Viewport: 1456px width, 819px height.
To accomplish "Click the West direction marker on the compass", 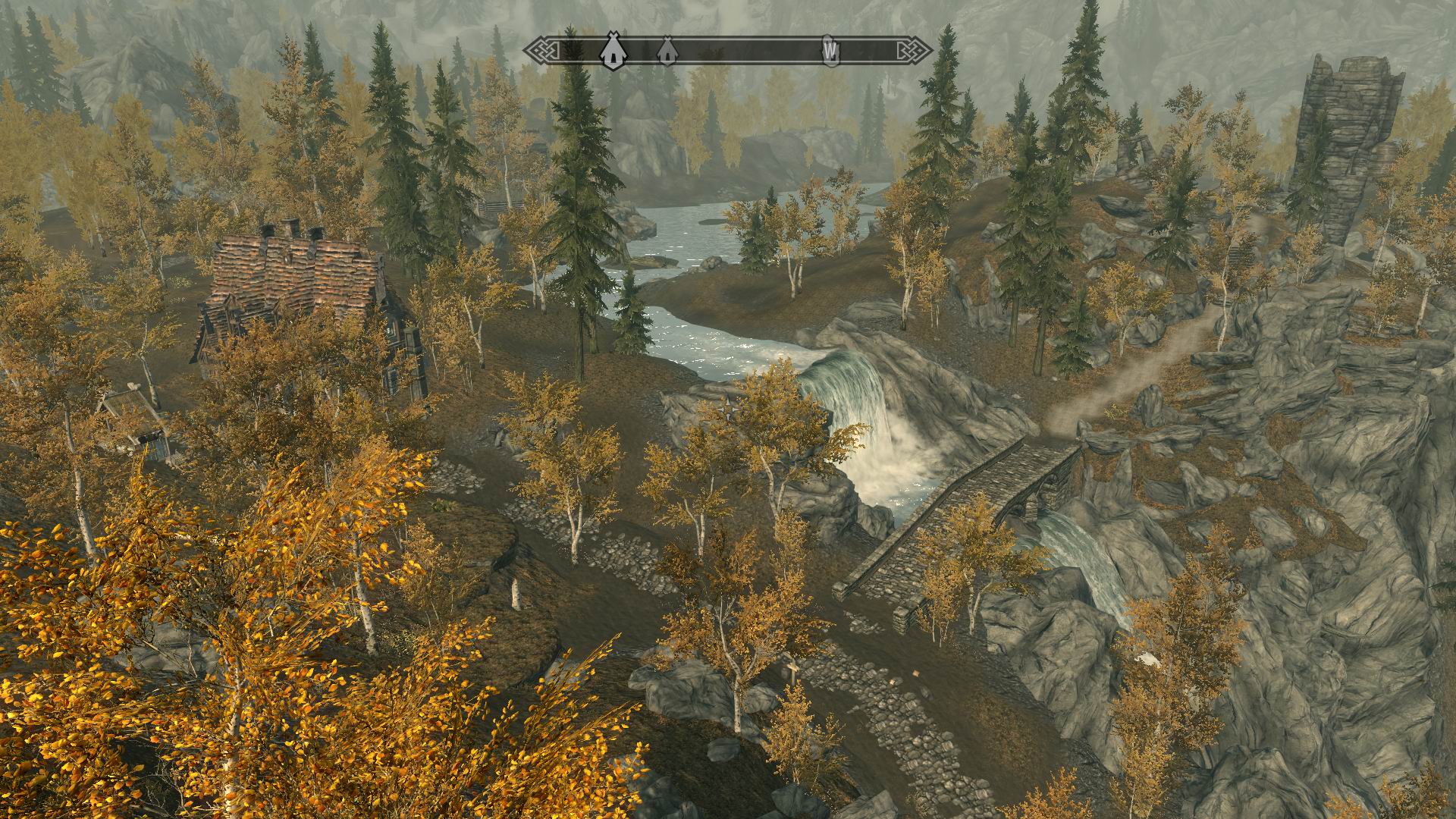I will (831, 51).
